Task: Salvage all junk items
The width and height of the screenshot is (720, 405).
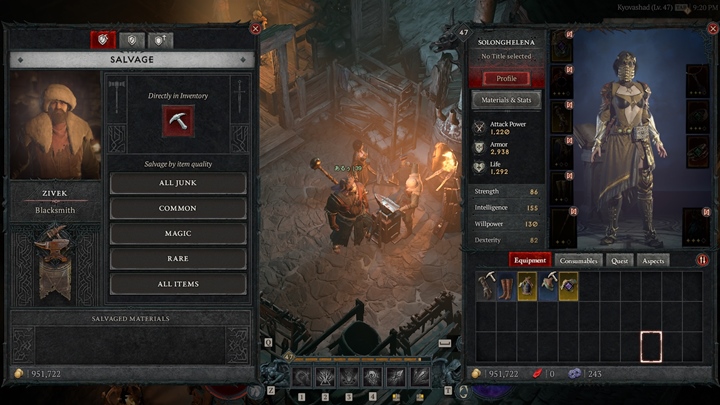Action: click(178, 183)
